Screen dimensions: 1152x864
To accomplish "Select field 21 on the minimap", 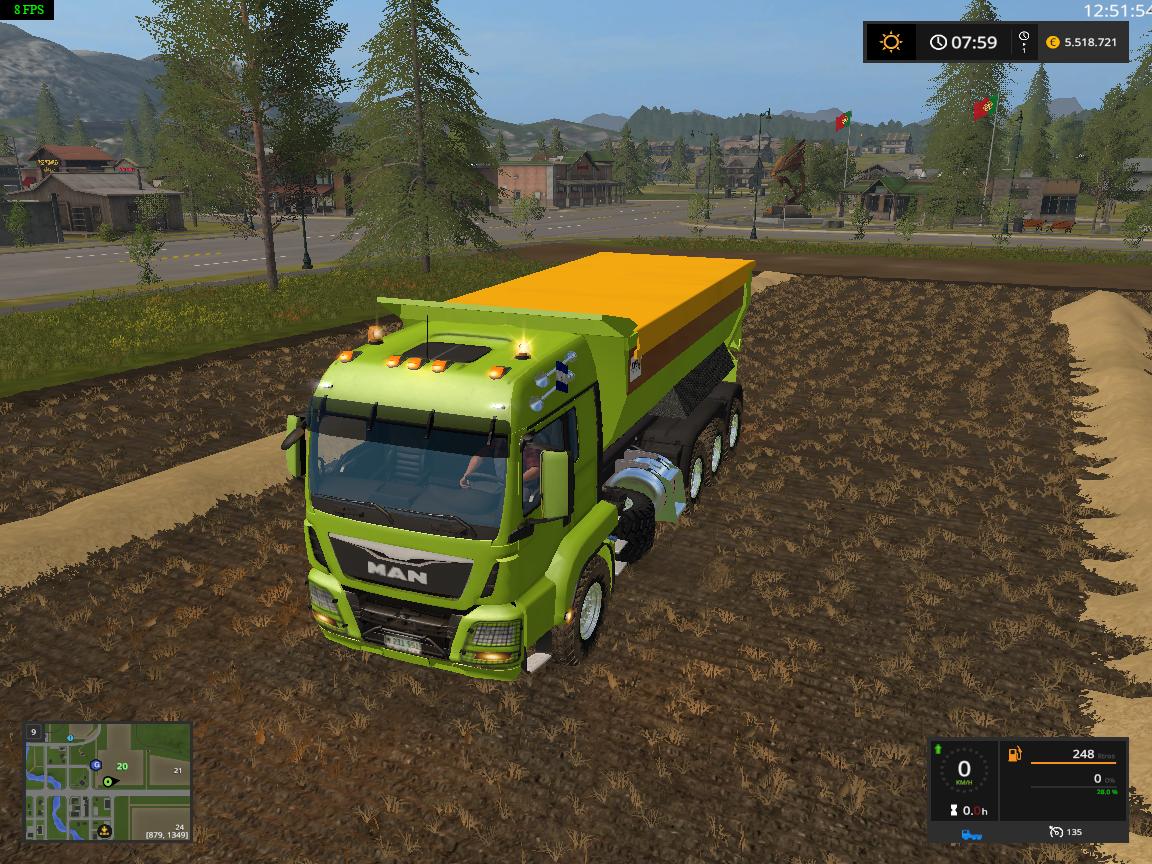I will [177, 770].
